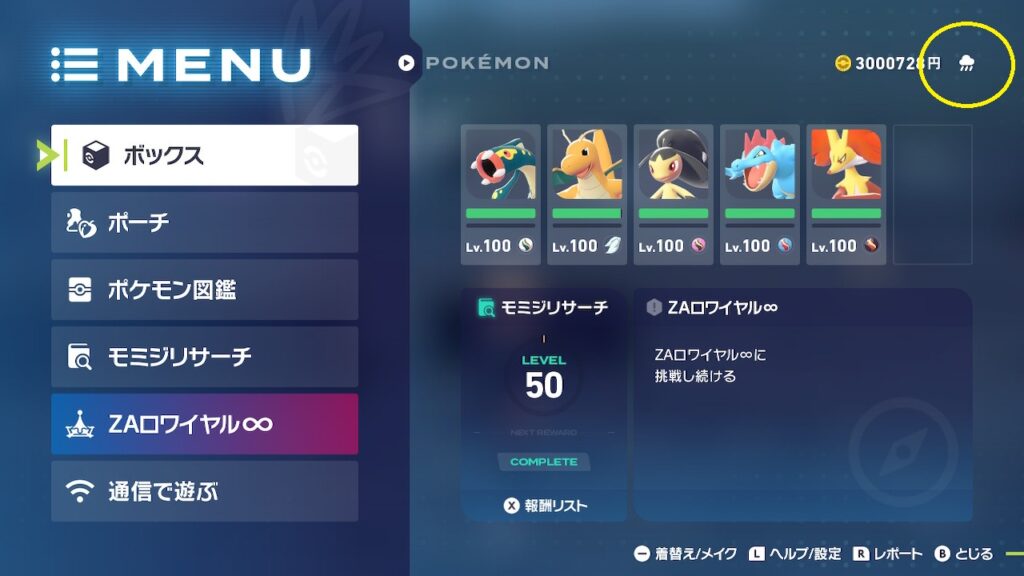
Task: Open the ボックス menu entry
Action: pyautogui.click(x=204, y=155)
